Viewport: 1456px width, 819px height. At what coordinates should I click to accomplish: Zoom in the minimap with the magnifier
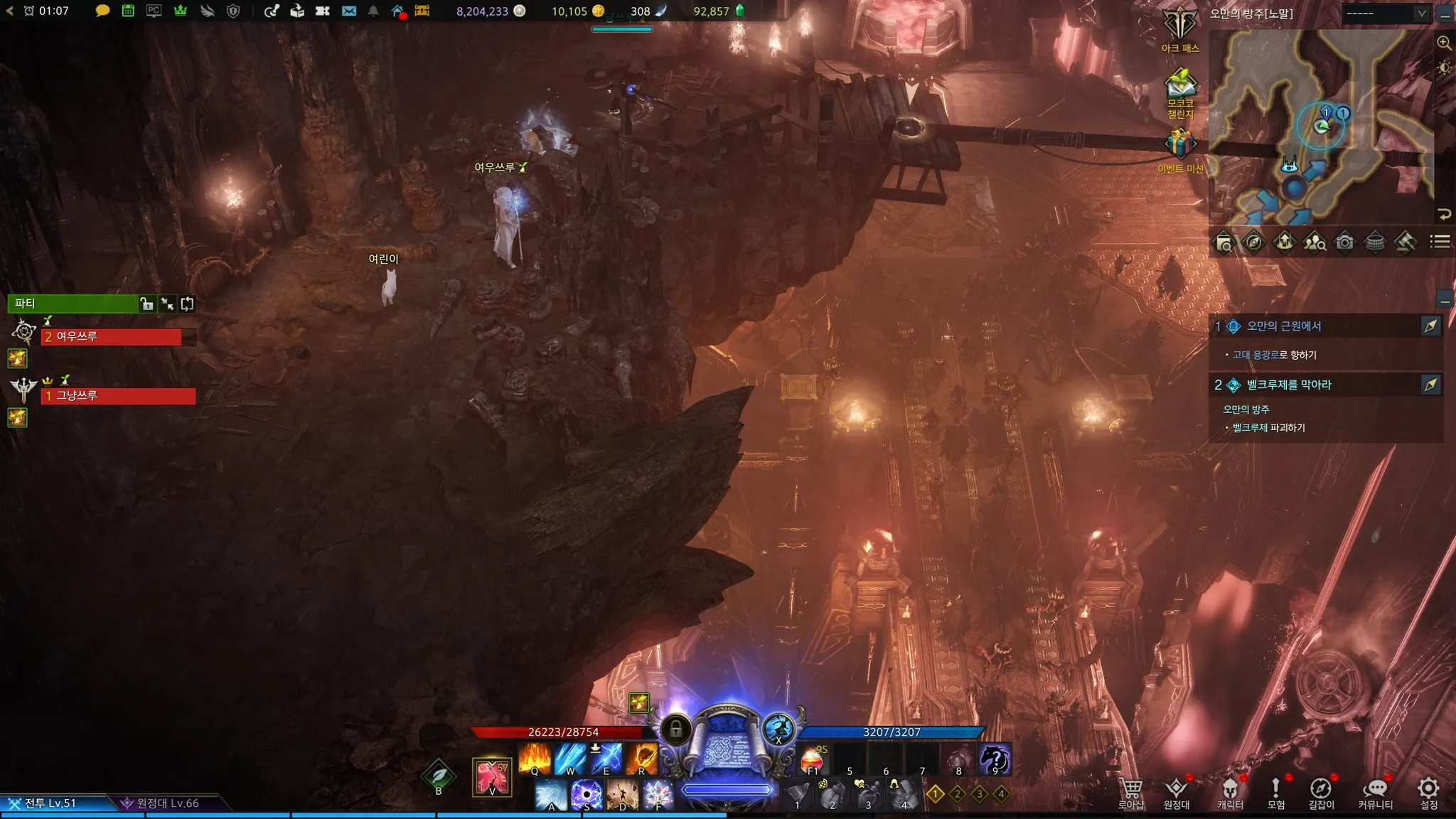click(1444, 43)
